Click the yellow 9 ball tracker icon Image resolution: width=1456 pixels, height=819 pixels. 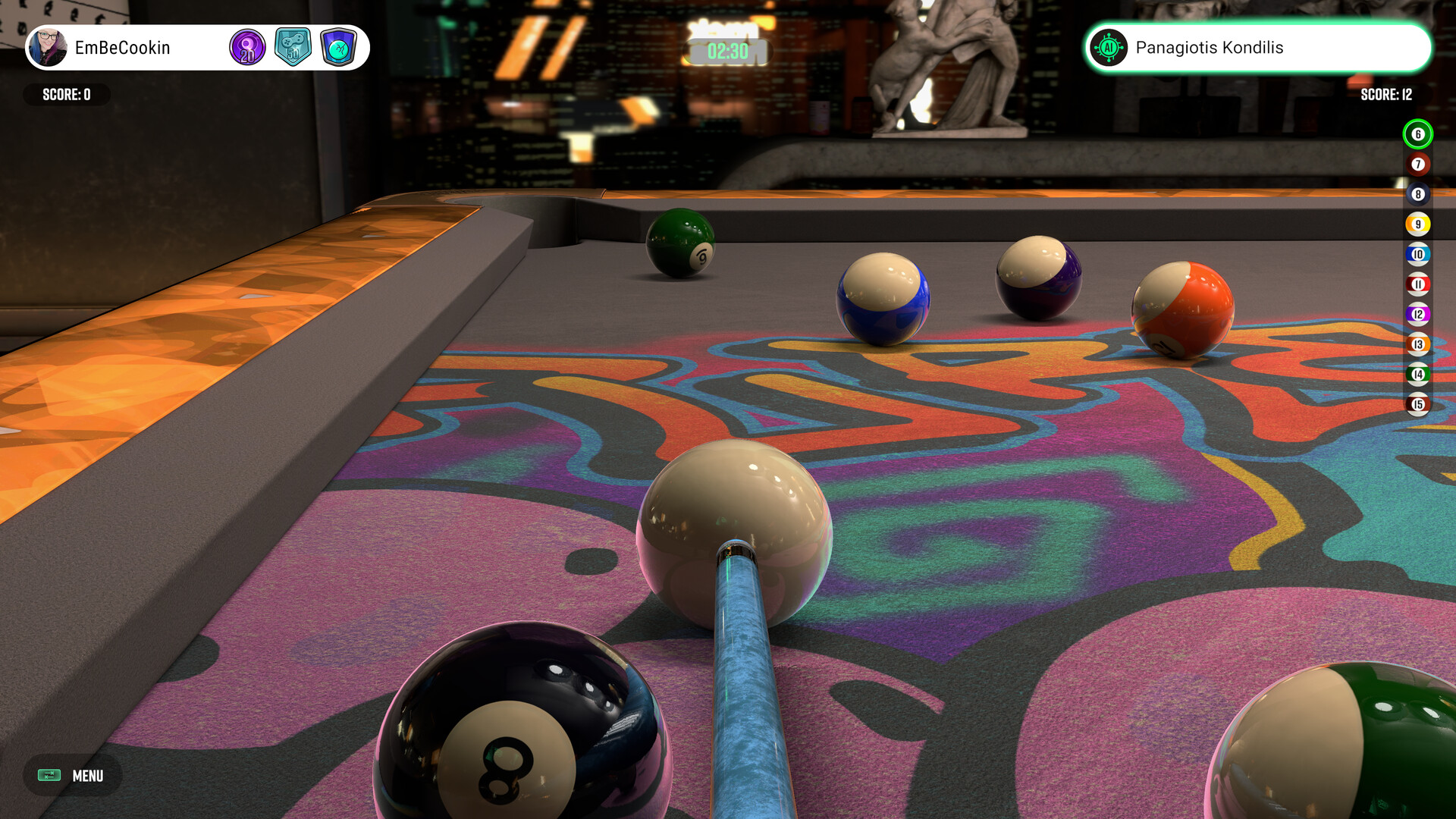[1417, 224]
